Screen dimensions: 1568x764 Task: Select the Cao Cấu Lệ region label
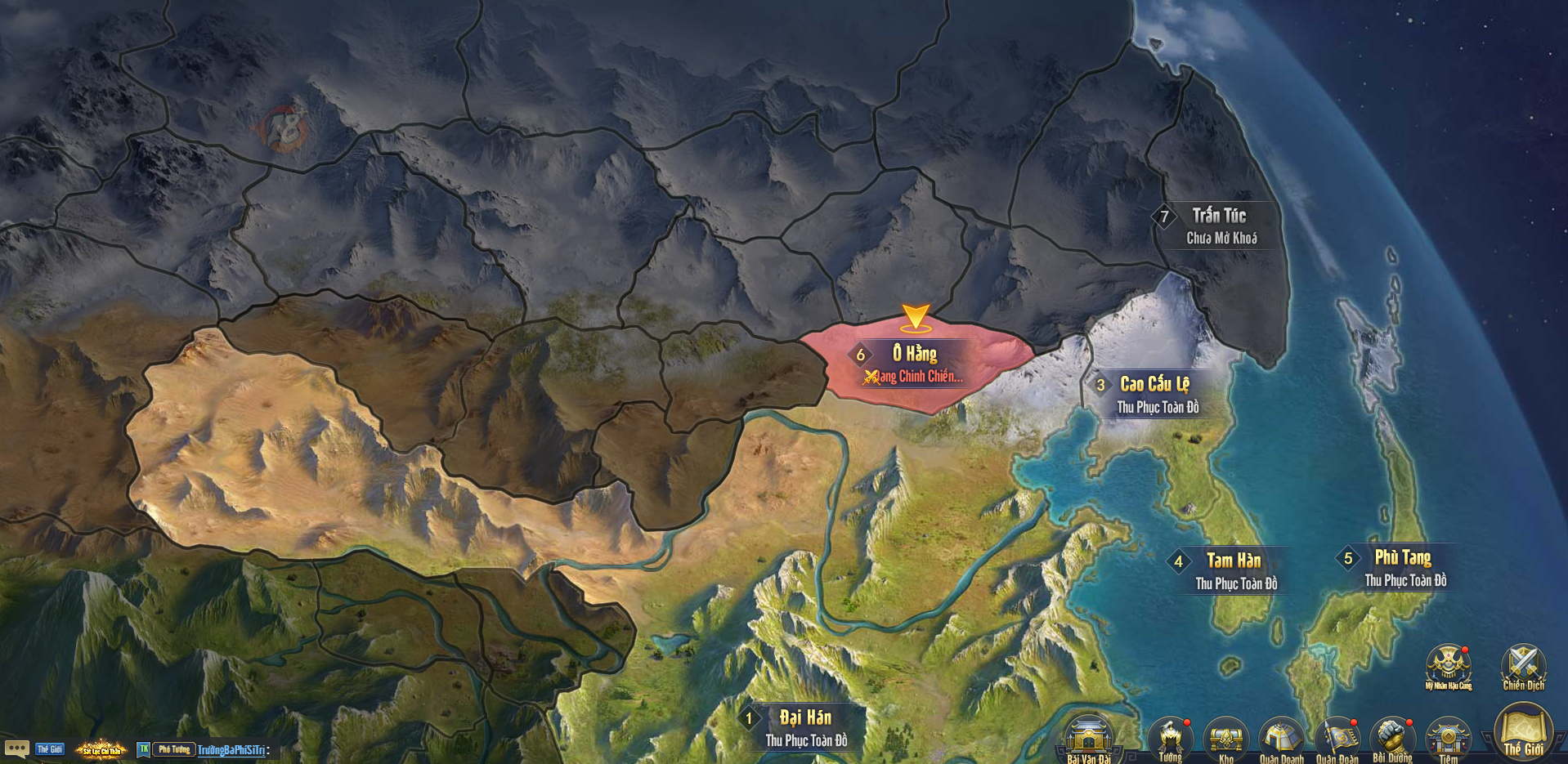point(1154,385)
